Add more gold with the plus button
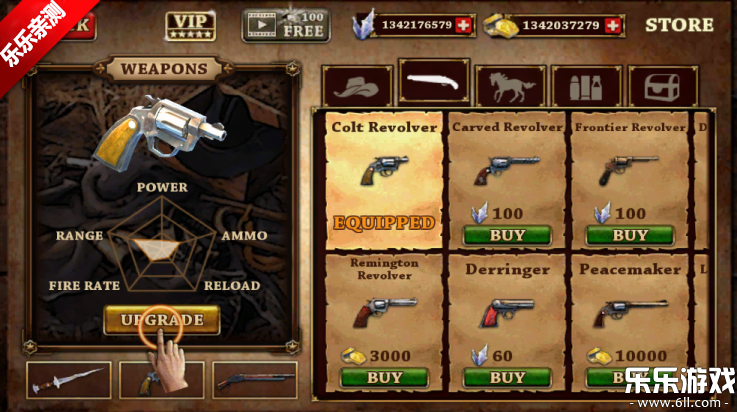This screenshot has width=737, height=412. [x=613, y=25]
